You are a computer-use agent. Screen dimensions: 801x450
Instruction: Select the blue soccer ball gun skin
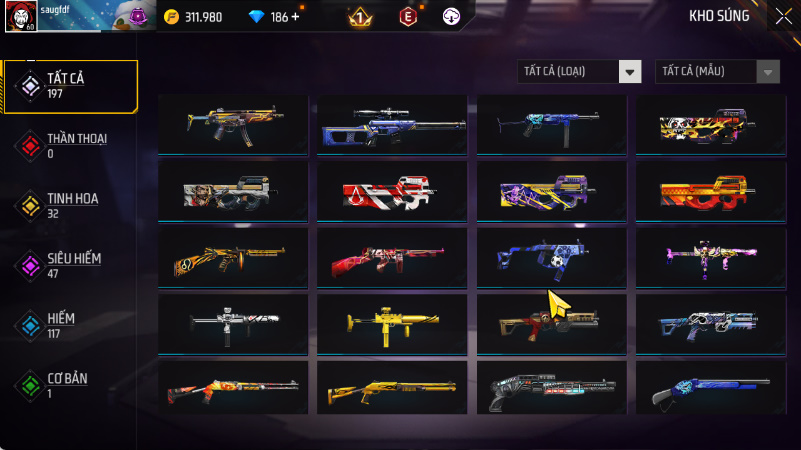pyautogui.click(x=551, y=256)
